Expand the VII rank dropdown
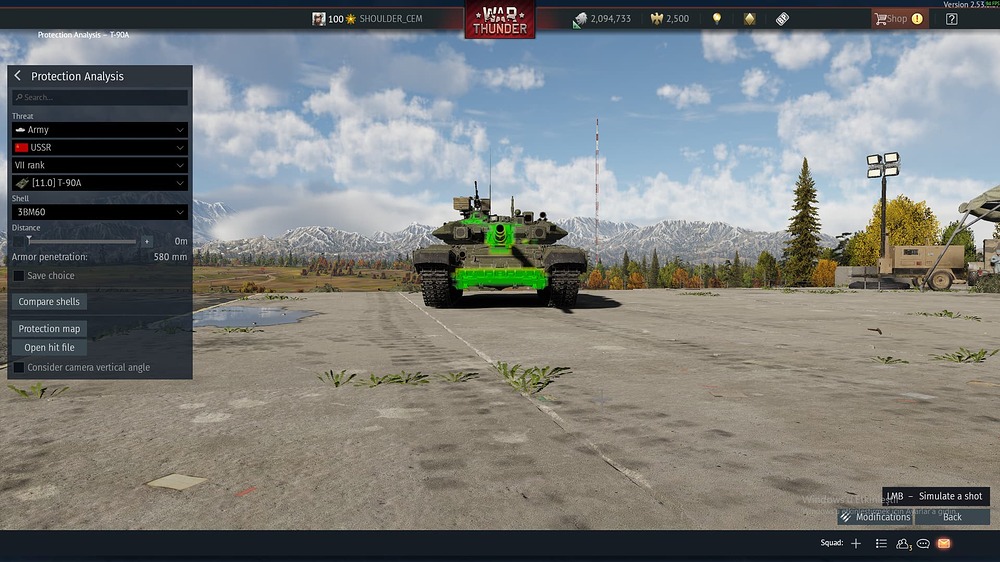1000x562 pixels. pyautogui.click(x=100, y=165)
